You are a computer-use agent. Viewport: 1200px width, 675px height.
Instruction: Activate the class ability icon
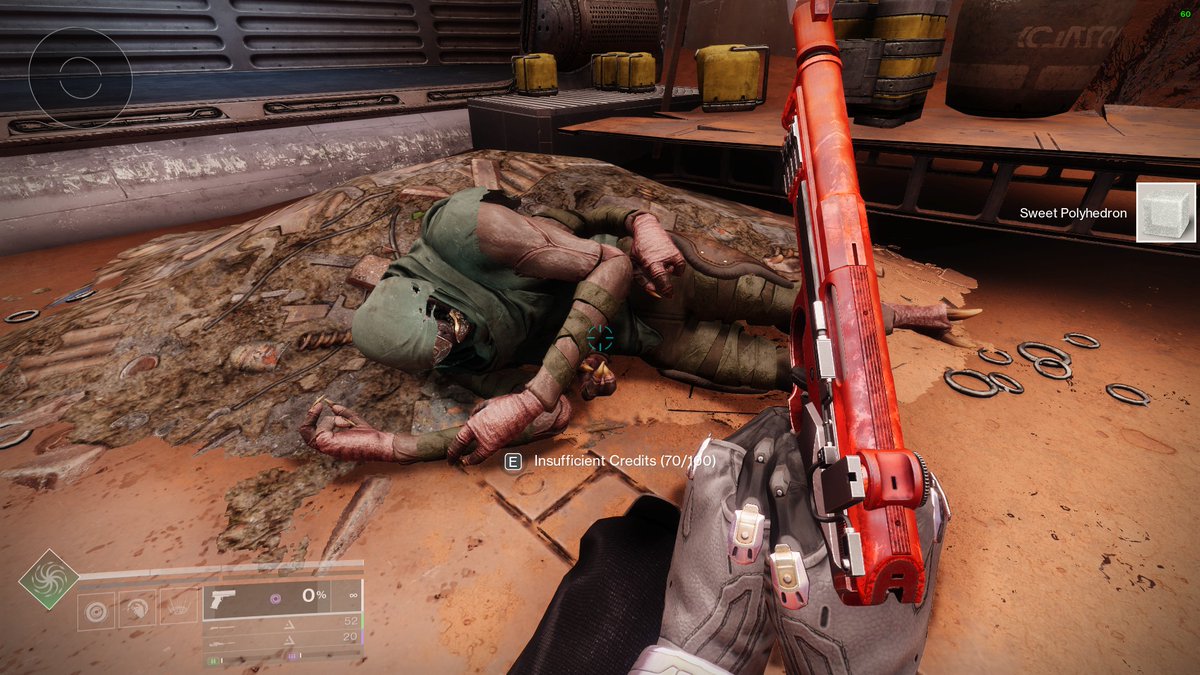[178, 607]
